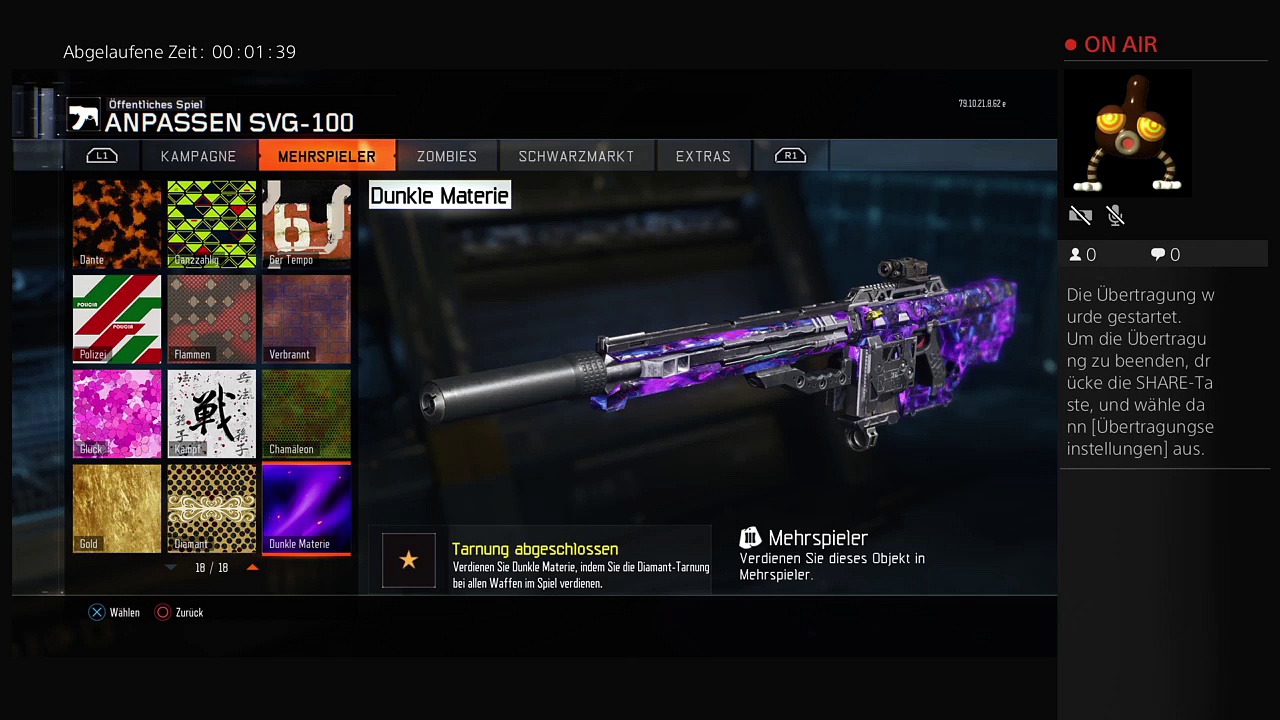Screen dimensions: 1280x720
Task: Select the Kampf camo tile
Action: pyautogui.click(x=211, y=414)
